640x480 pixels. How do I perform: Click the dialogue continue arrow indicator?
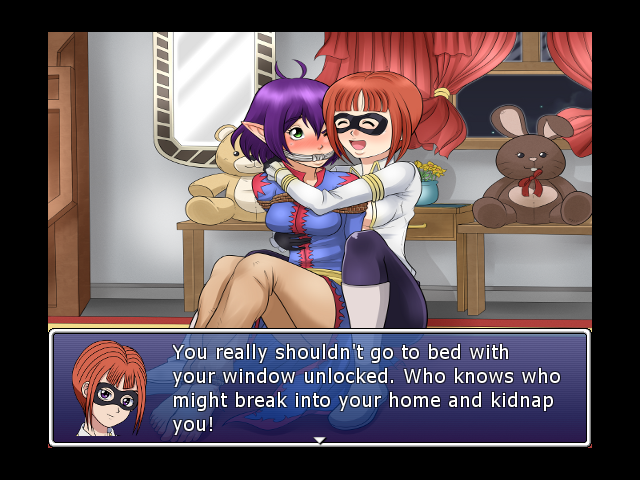pos(319,440)
